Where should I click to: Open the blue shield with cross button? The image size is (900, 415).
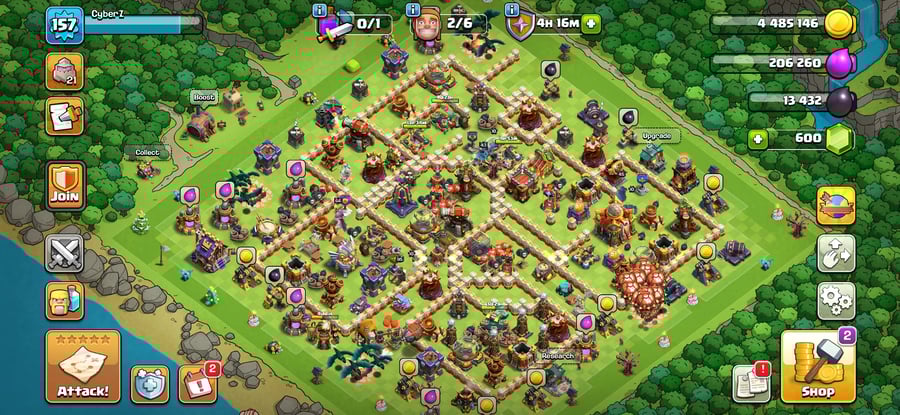click(x=150, y=383)
